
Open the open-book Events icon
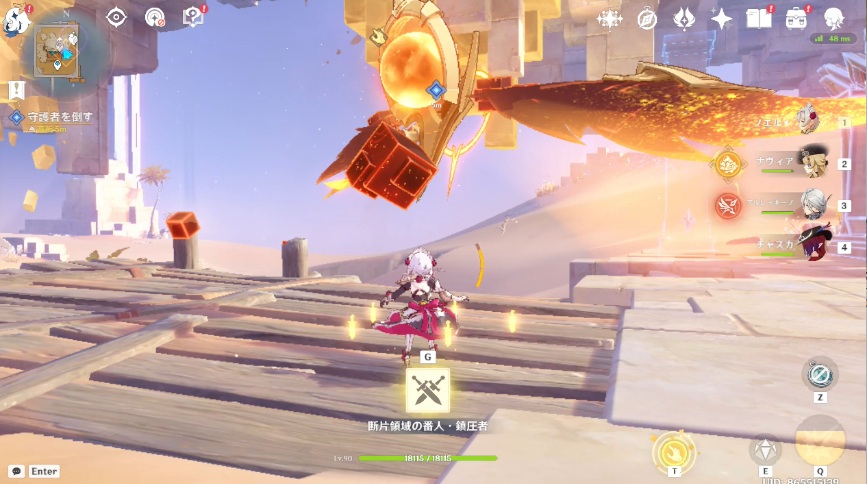pyautogui.click(x=759, y=18)
